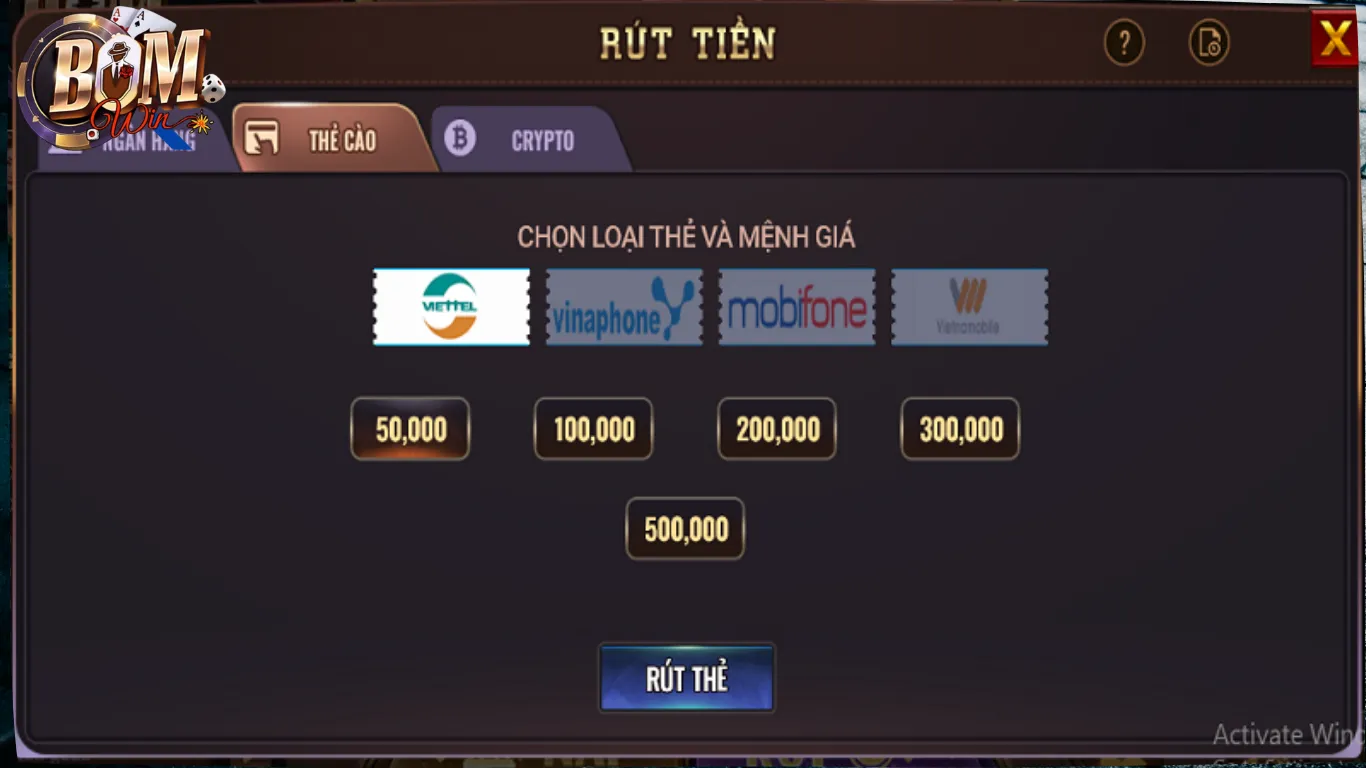Open the transaction history icon
This screenshot has width=1366, height=768.
coord(1209,44)
